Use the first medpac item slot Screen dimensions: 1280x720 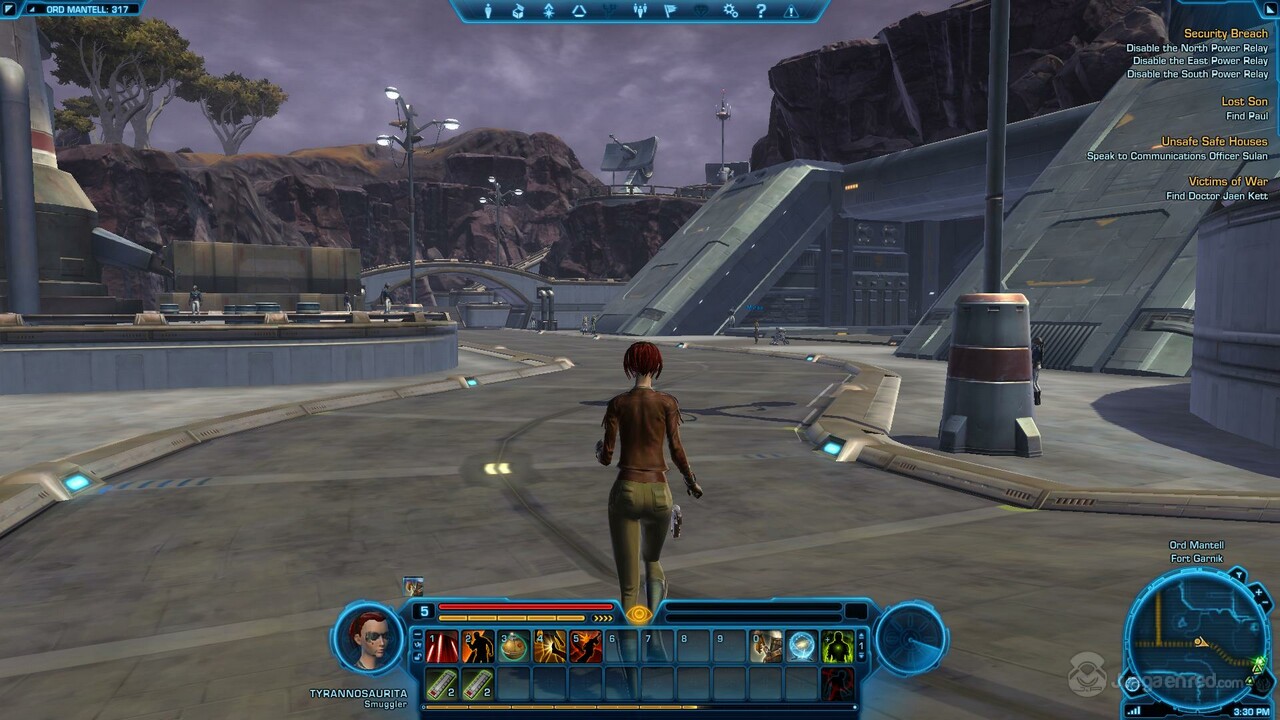[442, 685]
